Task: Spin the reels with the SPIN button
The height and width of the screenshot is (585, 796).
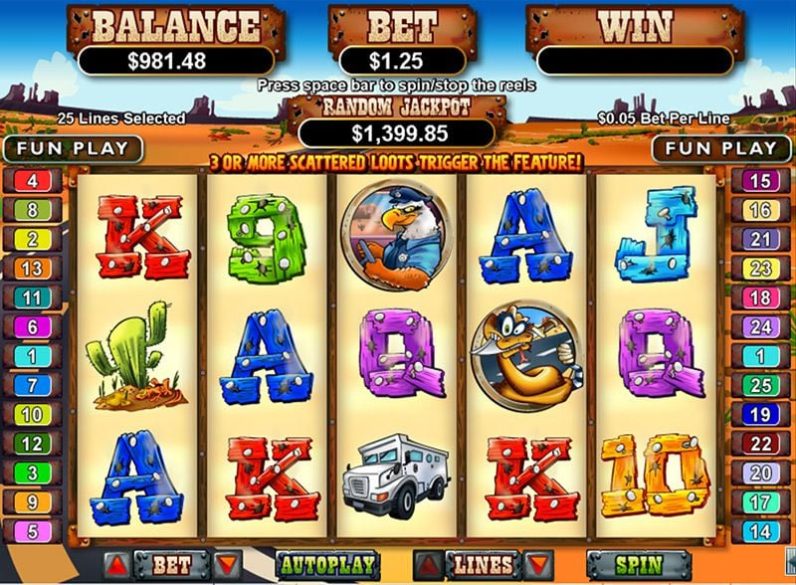Action: (x=639, y=565)
